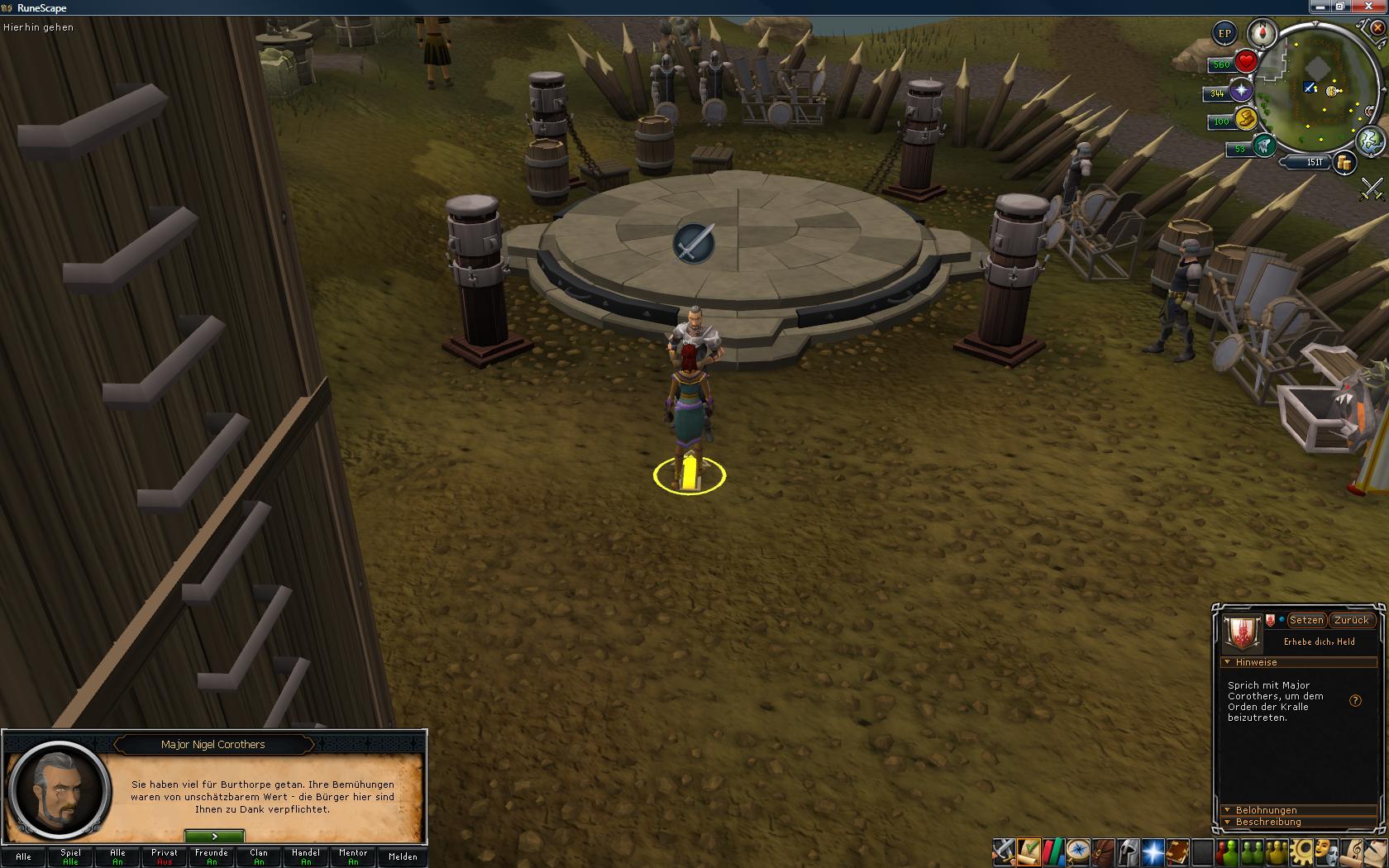Image resolution: width=1389 pixels, height=868 pixels.
Task: Close the RuneScape window
Action: pyautogui.click(x=1376, y=7)
